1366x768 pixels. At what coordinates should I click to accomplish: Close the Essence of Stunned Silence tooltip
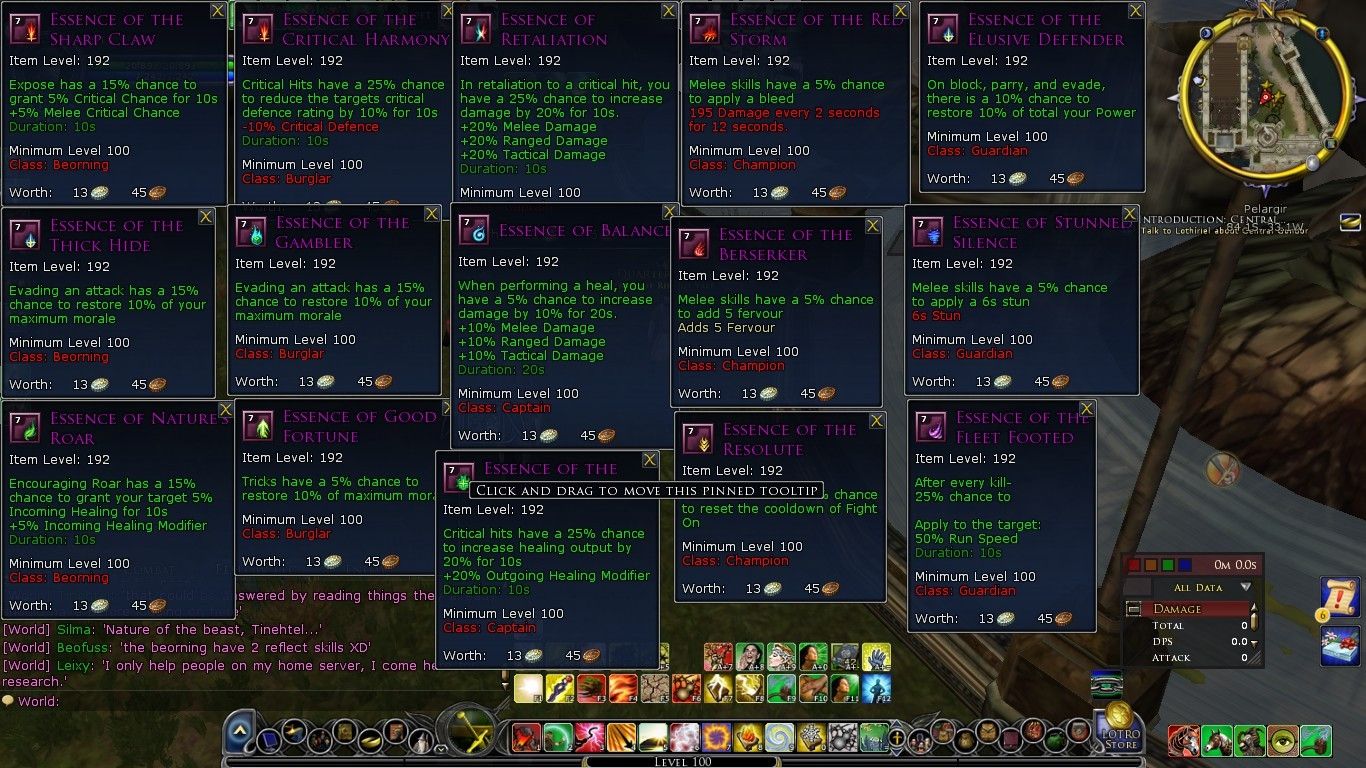point(1130,214)
